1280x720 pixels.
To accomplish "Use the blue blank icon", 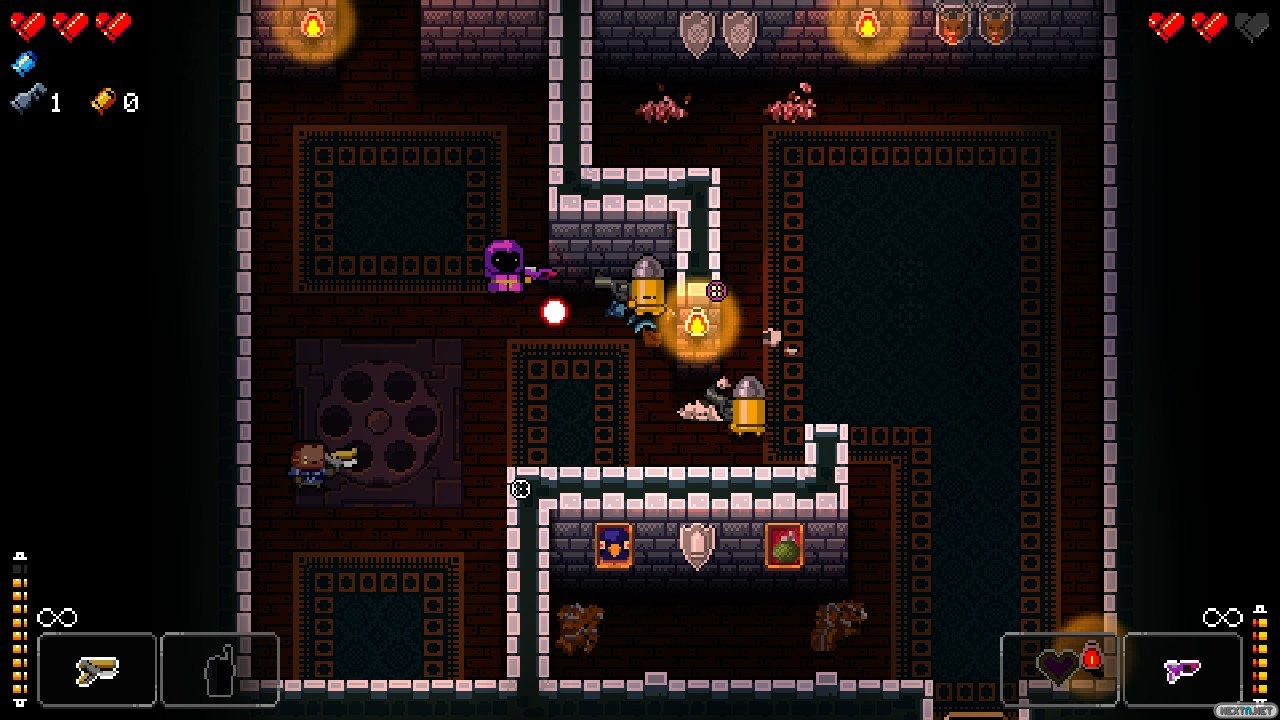I will click(24, 64).
